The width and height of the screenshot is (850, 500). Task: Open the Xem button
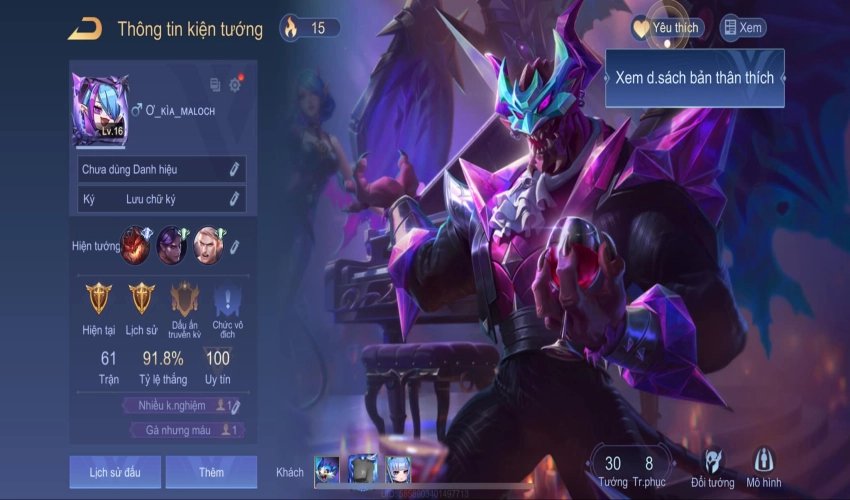point(743,28)
